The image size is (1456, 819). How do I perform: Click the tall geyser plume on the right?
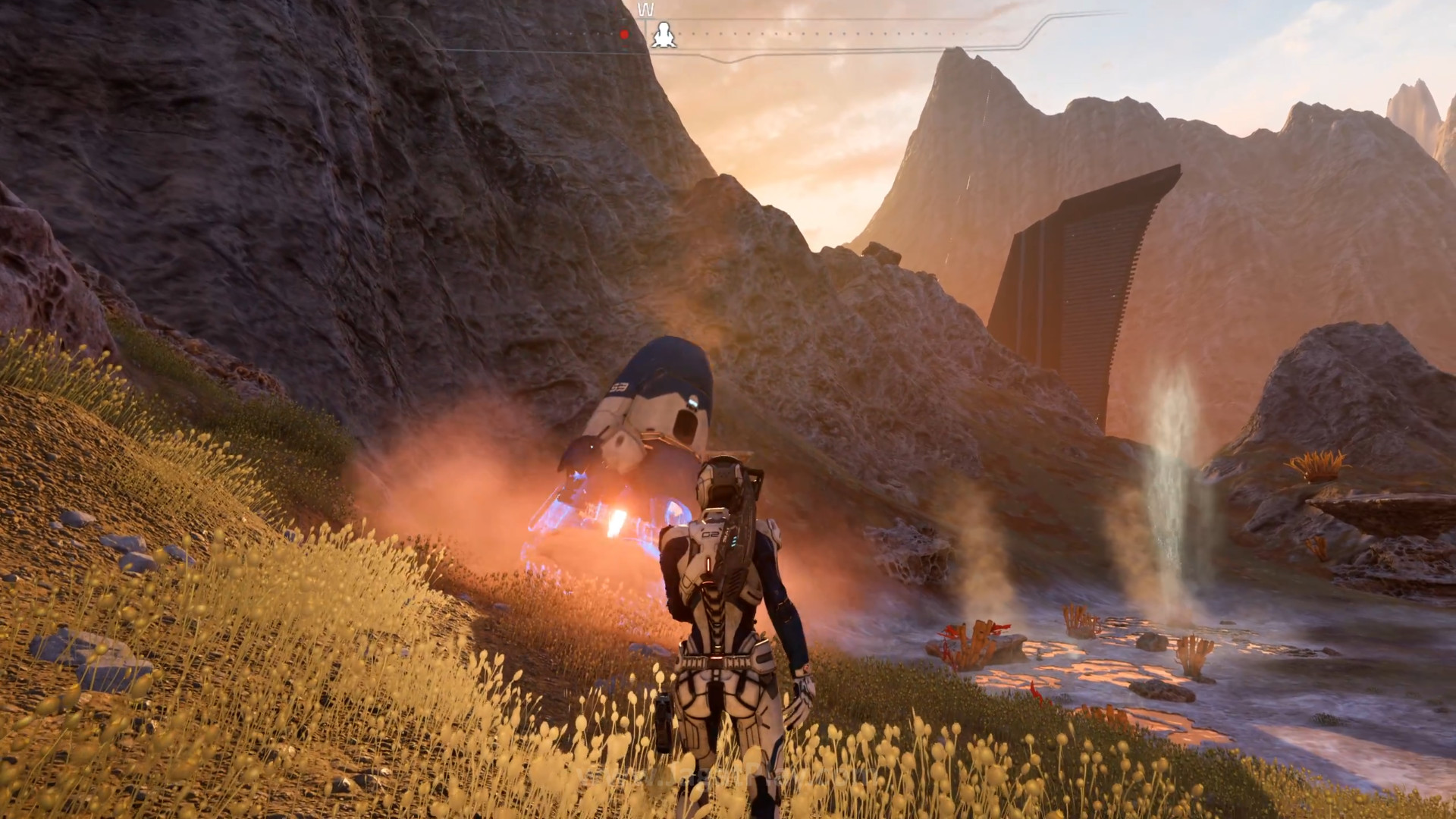[1172, 470]
